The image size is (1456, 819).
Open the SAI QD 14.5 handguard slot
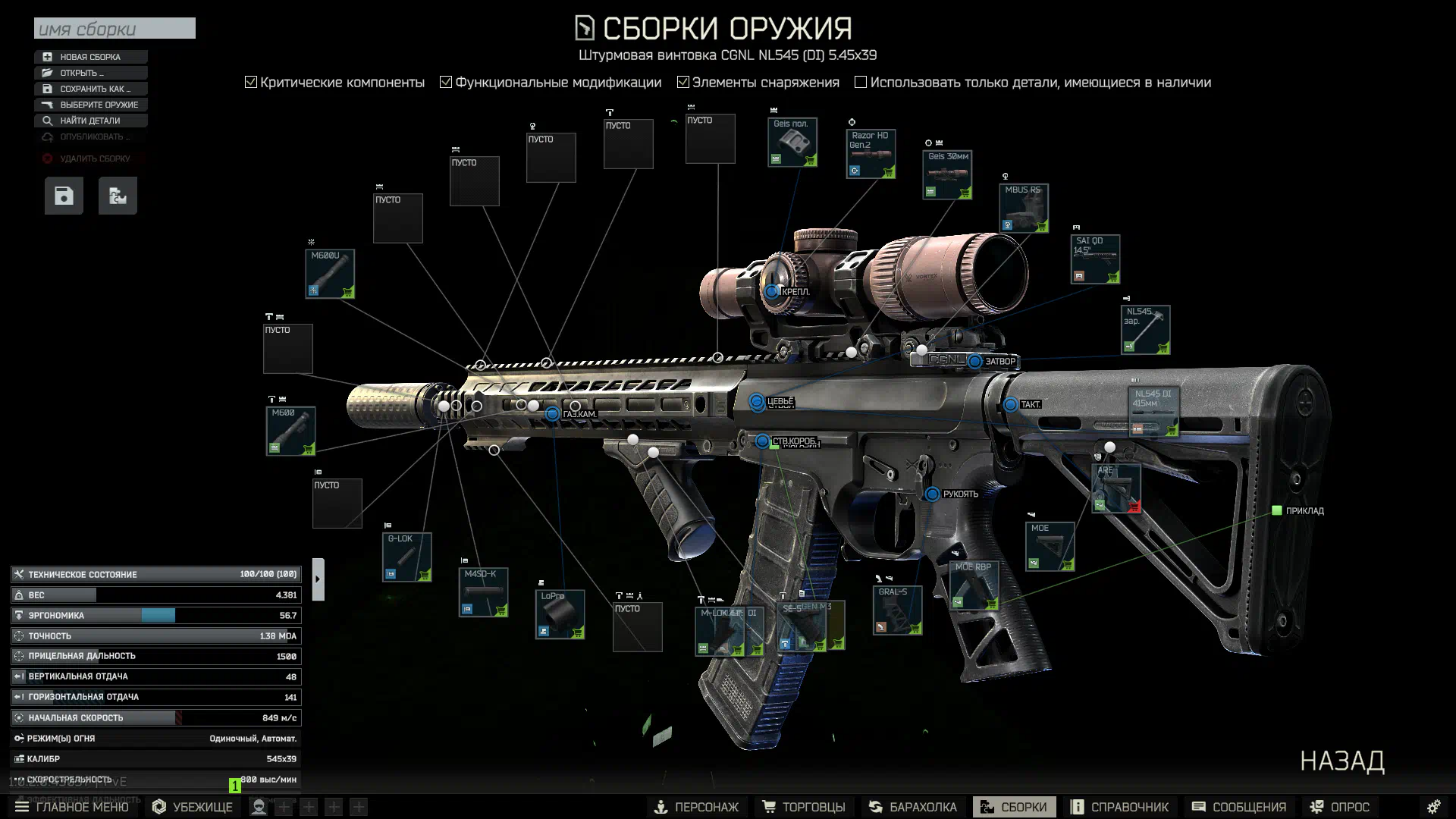[1095, 259]
